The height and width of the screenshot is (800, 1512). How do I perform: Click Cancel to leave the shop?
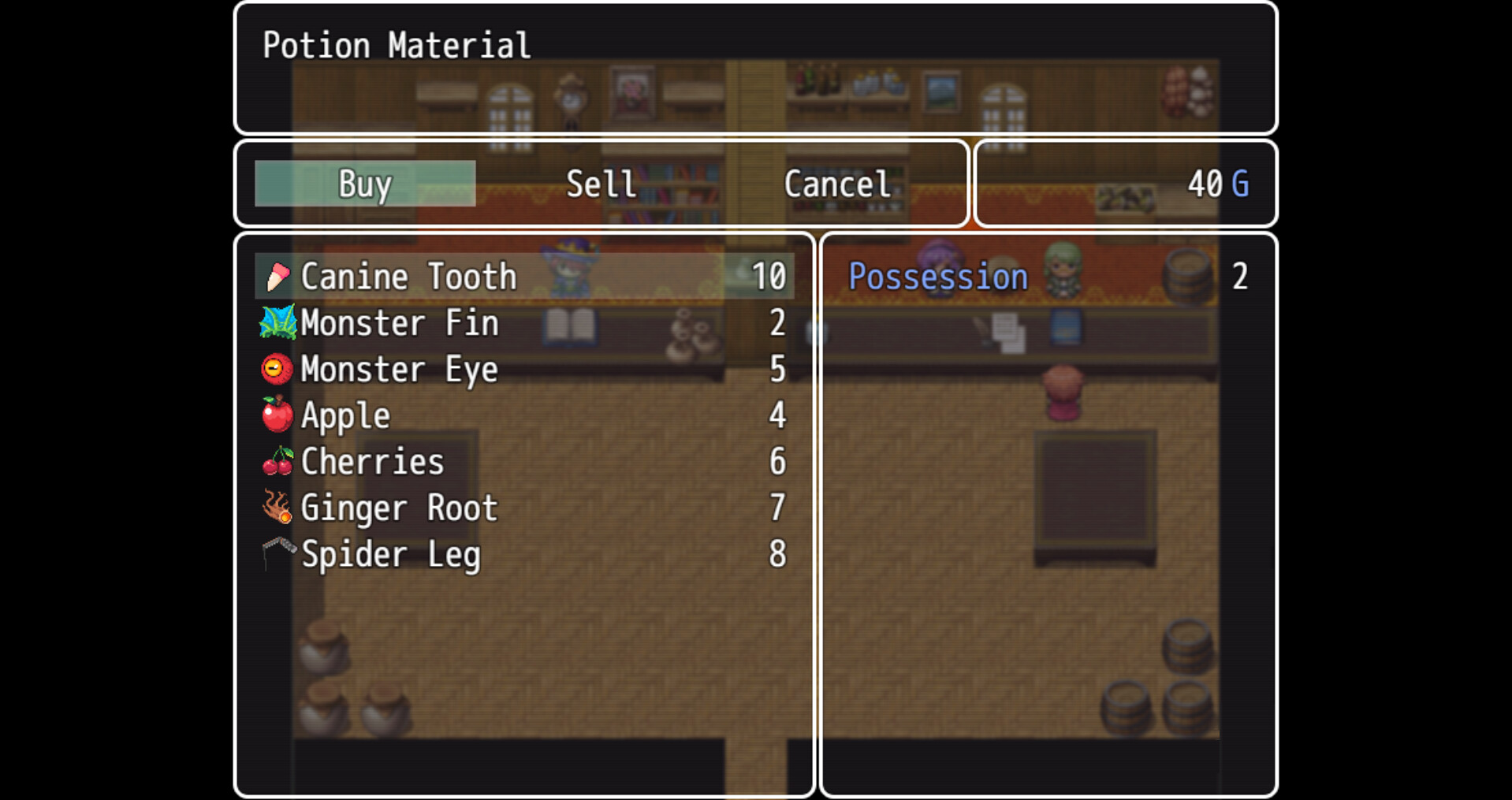[837, 183]
